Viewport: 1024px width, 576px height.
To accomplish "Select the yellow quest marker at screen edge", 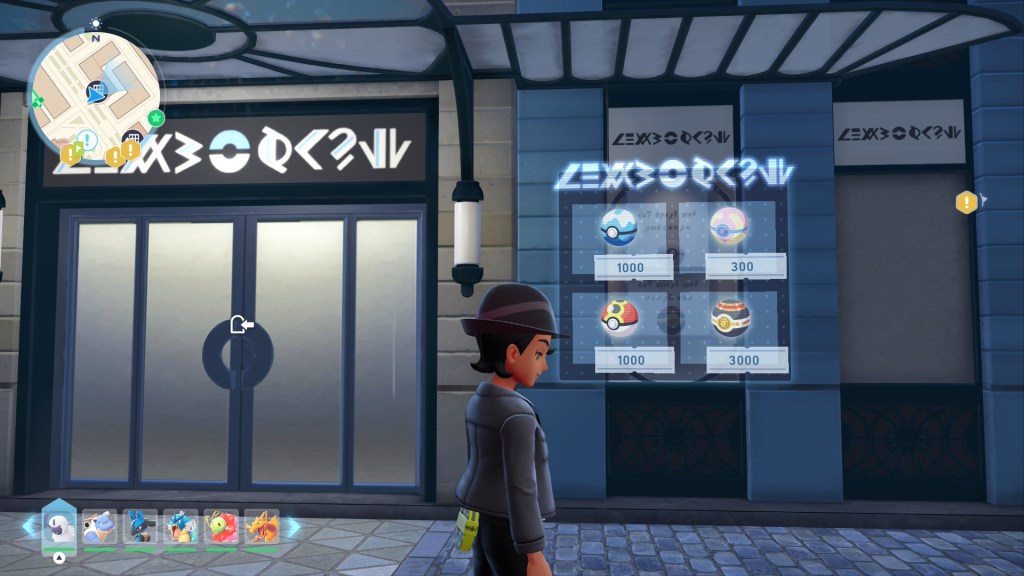I will click(x=966, y=203).
